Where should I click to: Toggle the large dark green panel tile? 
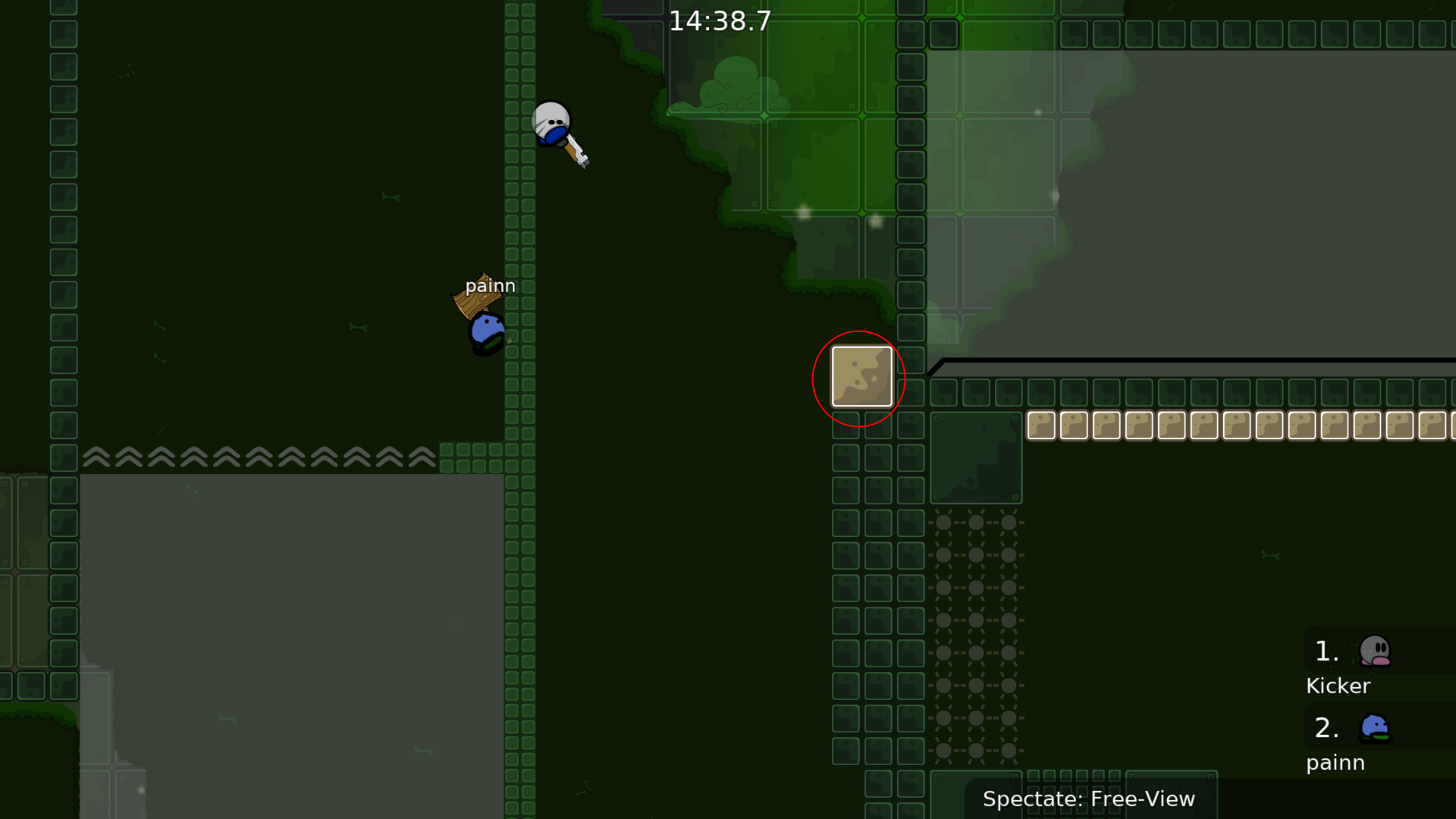[976, 459]
